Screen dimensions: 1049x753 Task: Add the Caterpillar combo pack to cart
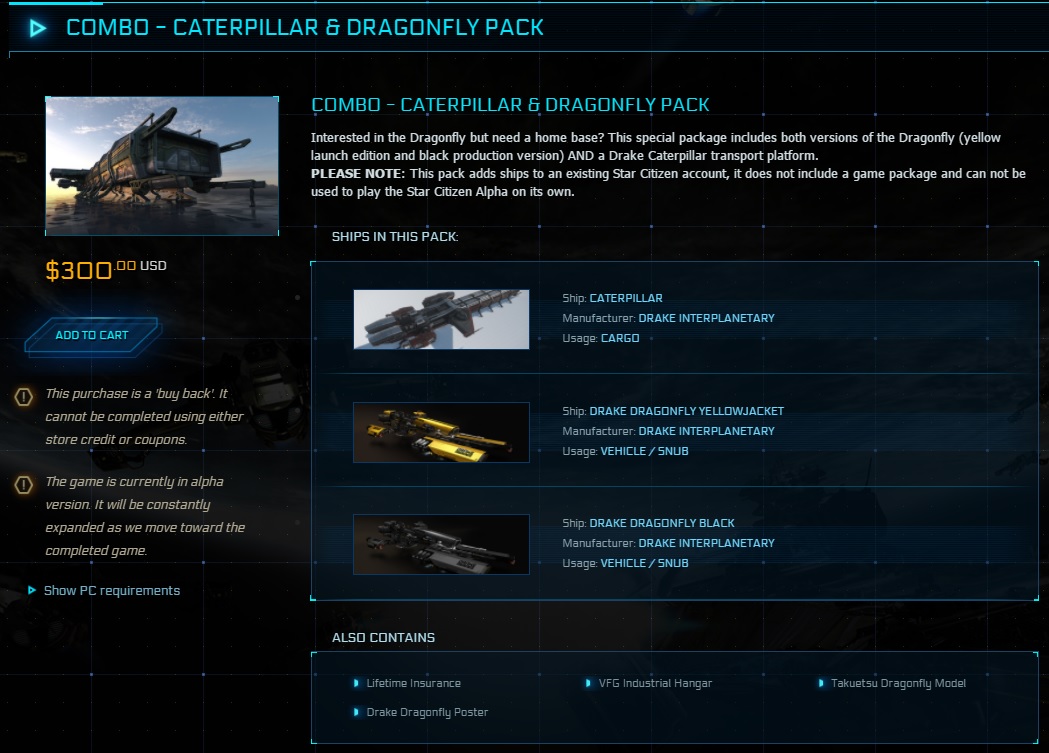pyautogui.click(x=92, y=335)
